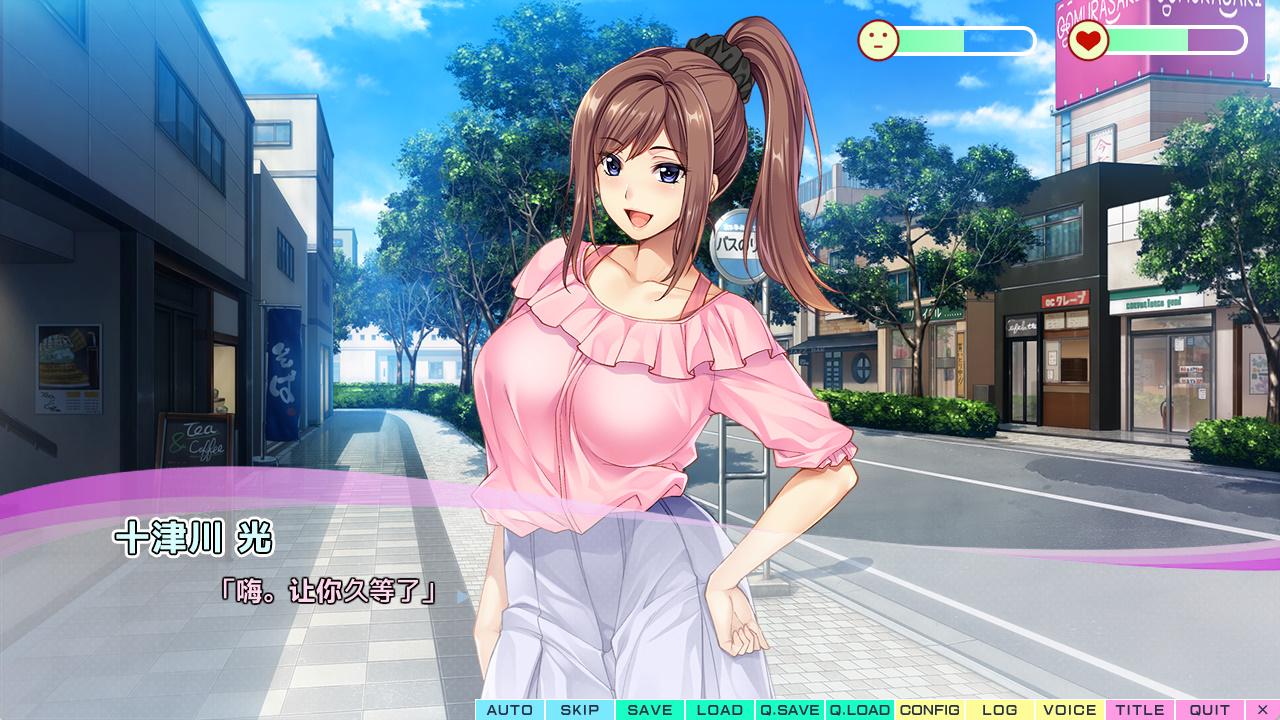This screenshot has width=1280, height=720.
Task: Open the SAVE menu
Action: 650,710
